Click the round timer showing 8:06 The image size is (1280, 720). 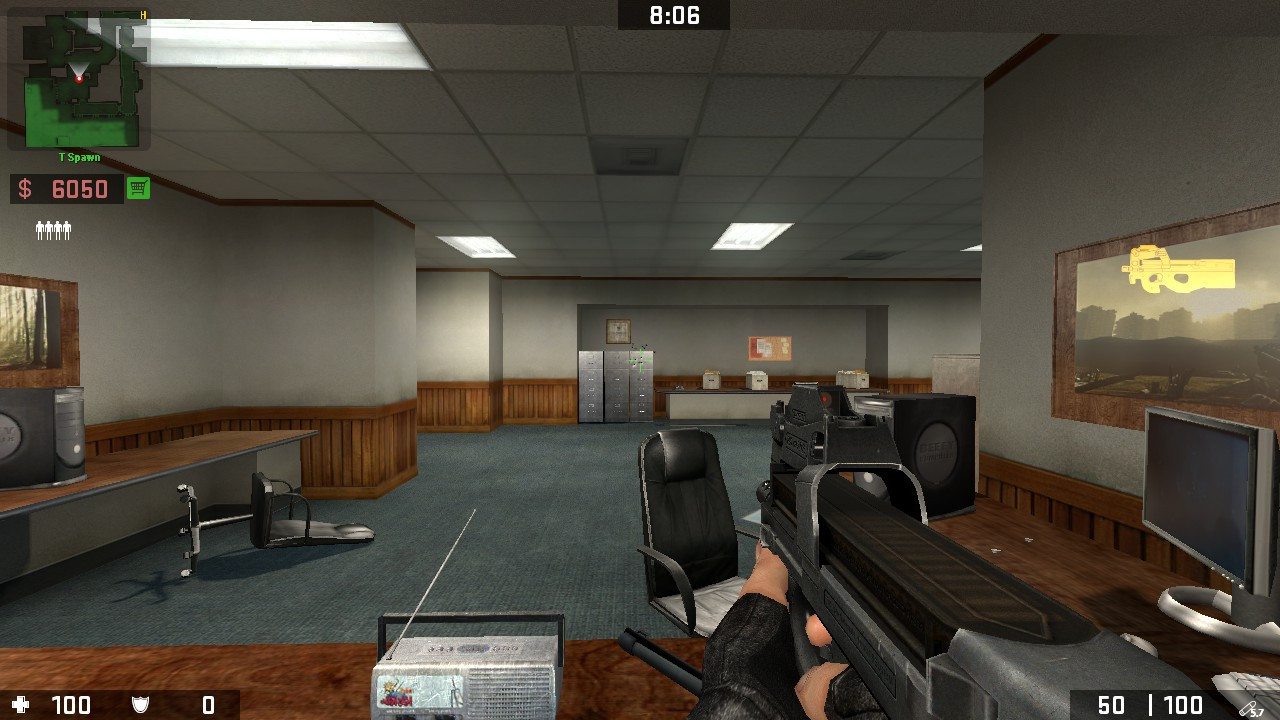pyautogui.click(x=673, y=15)
